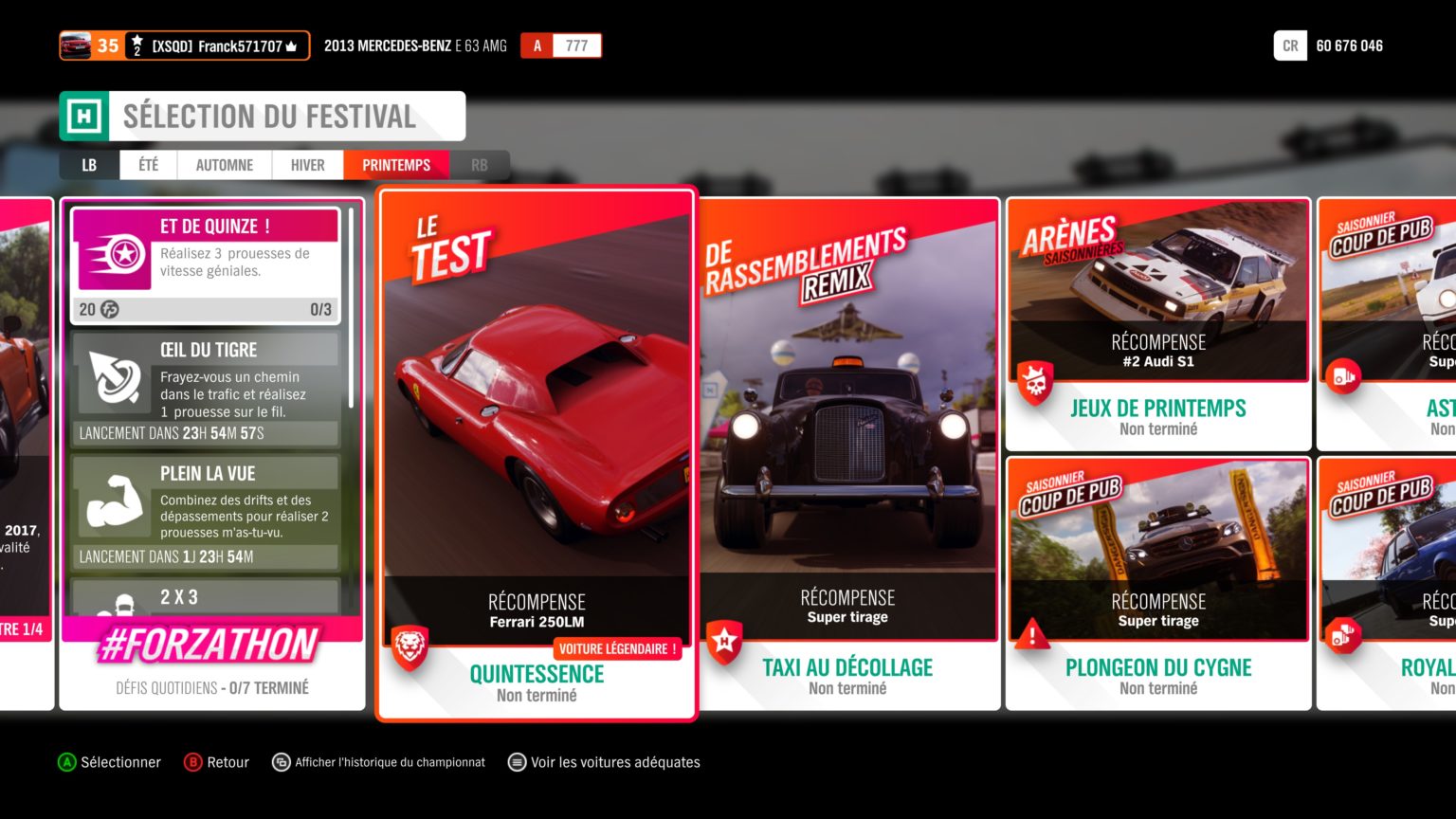The image size is (1456, 819).
Task: Choose the Plongeon du Cygne event card
Action: 1158,583
